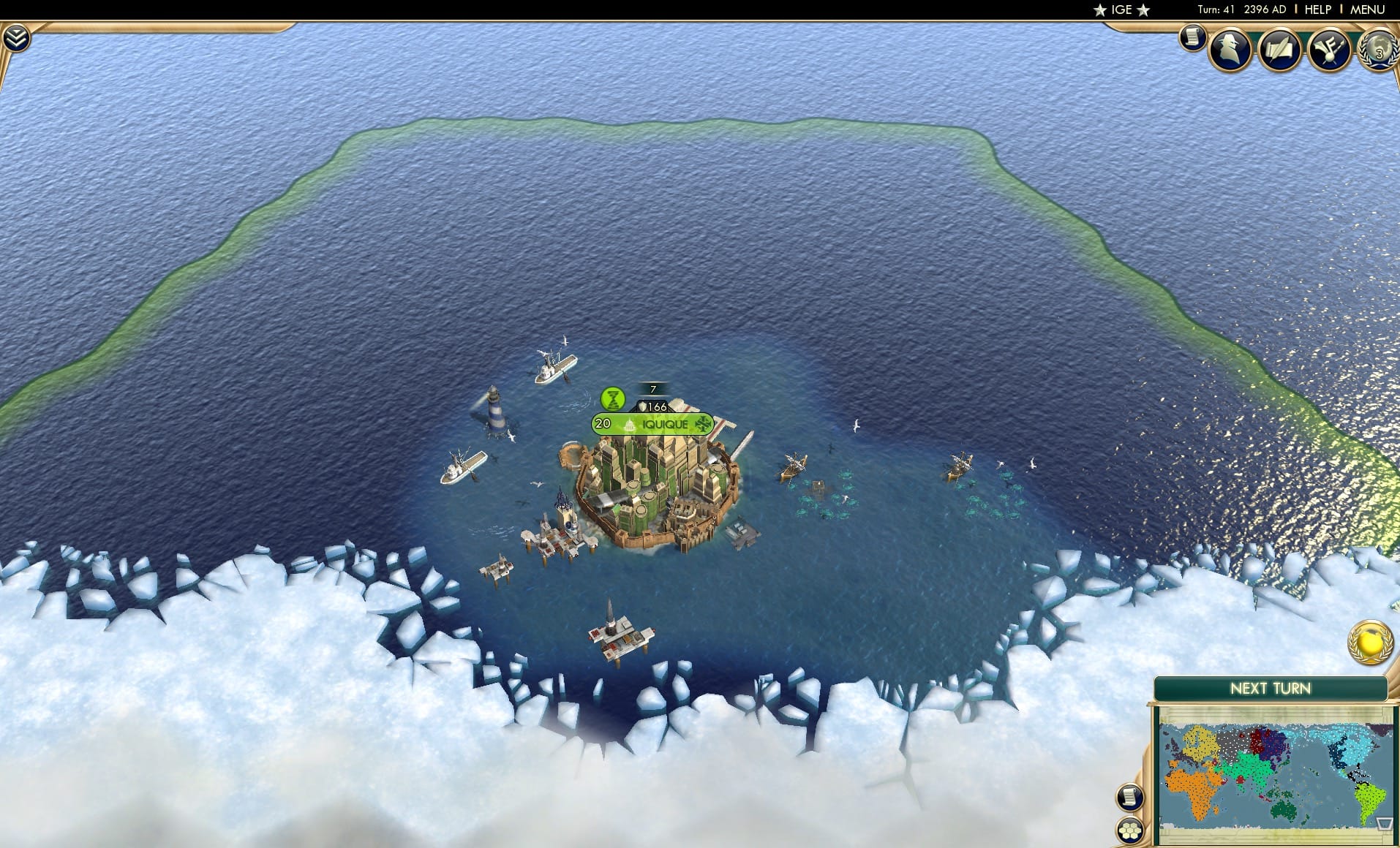Click the green city growth hourglass icon
Image resolution: width=1400 pixels, height=848 pixels.
tap(614, 400)
